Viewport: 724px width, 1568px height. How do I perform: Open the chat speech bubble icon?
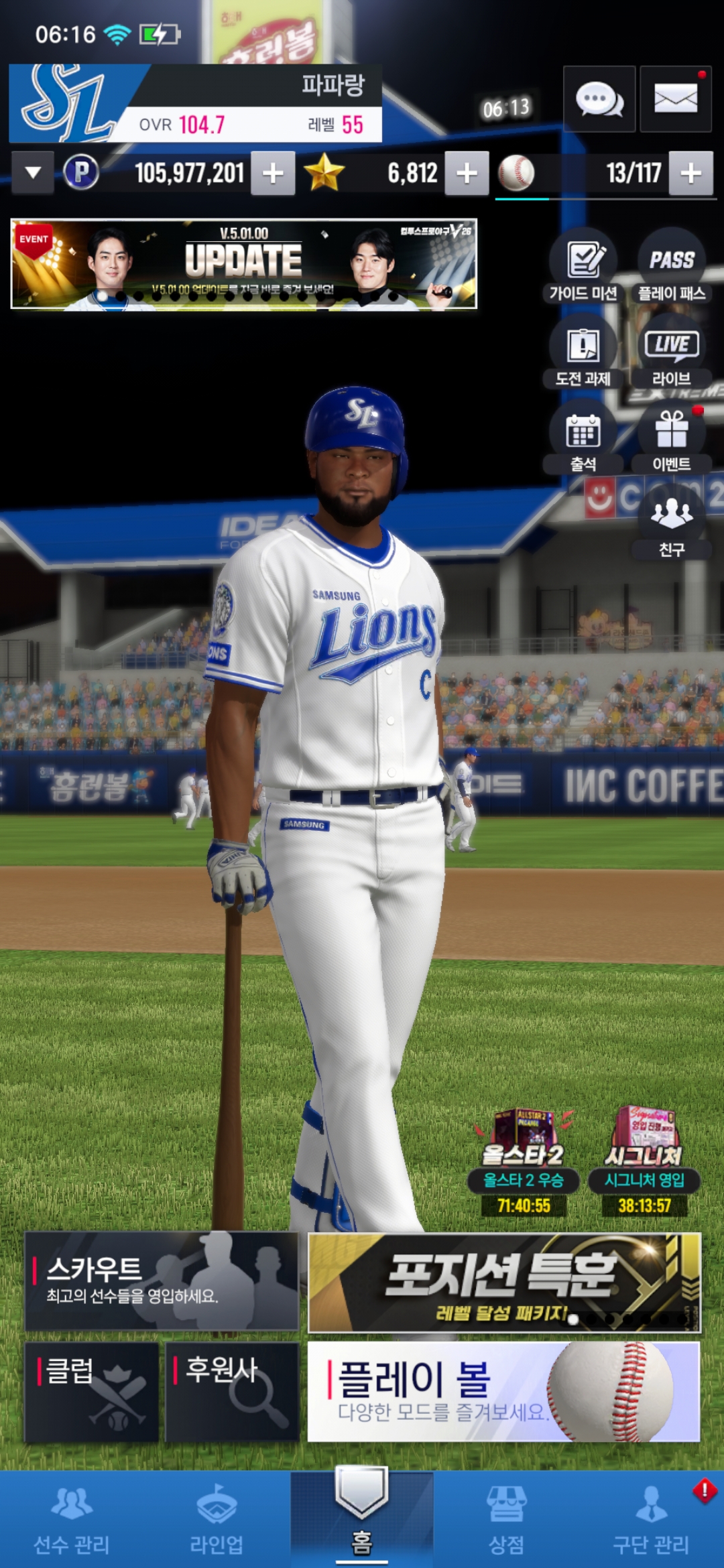[x=599, y=99]
